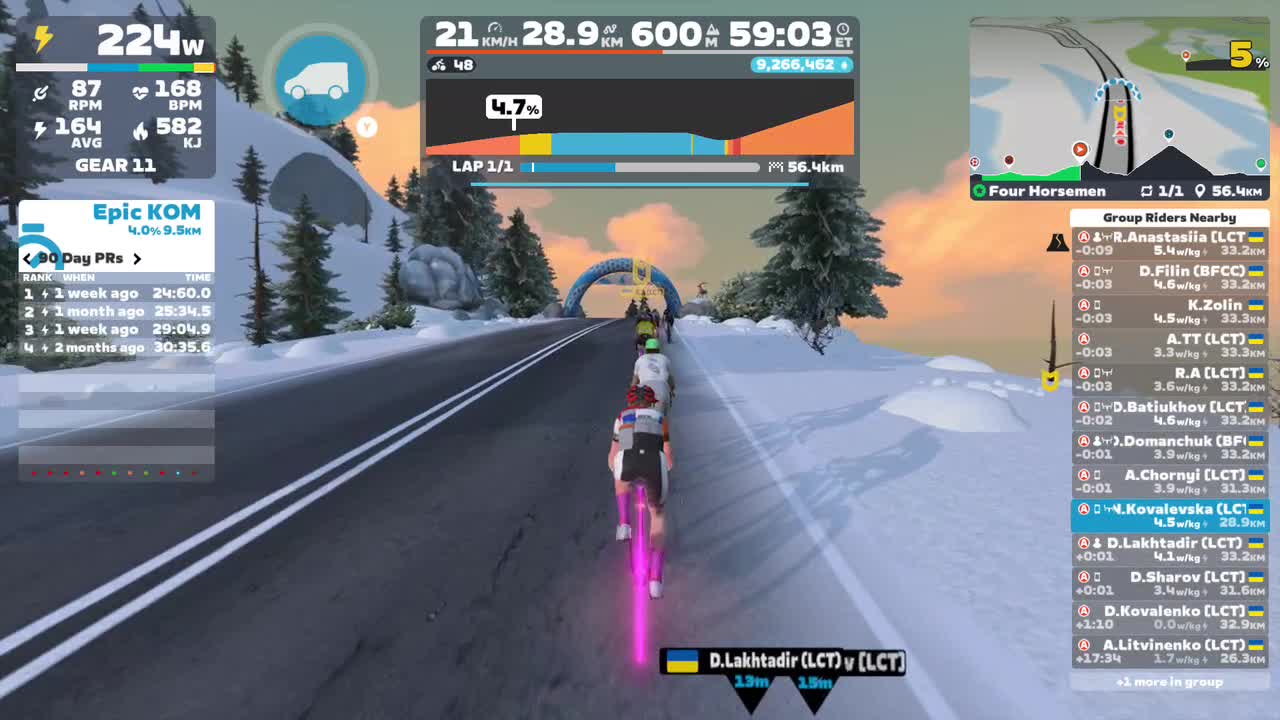Expand '+1 more in group' in rider list
Screen dimensions: 1280x720
1172,681
